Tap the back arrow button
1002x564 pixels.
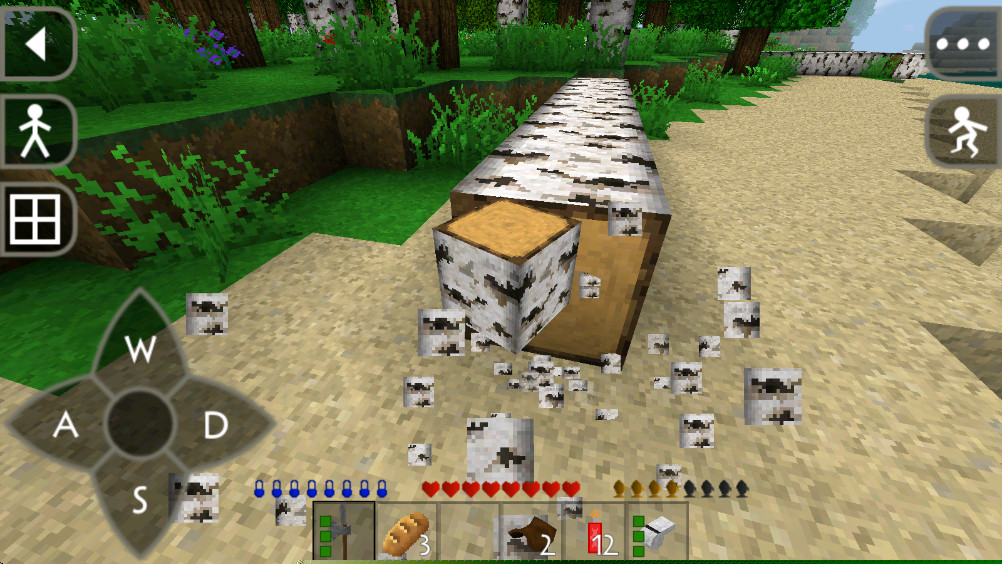36,44
